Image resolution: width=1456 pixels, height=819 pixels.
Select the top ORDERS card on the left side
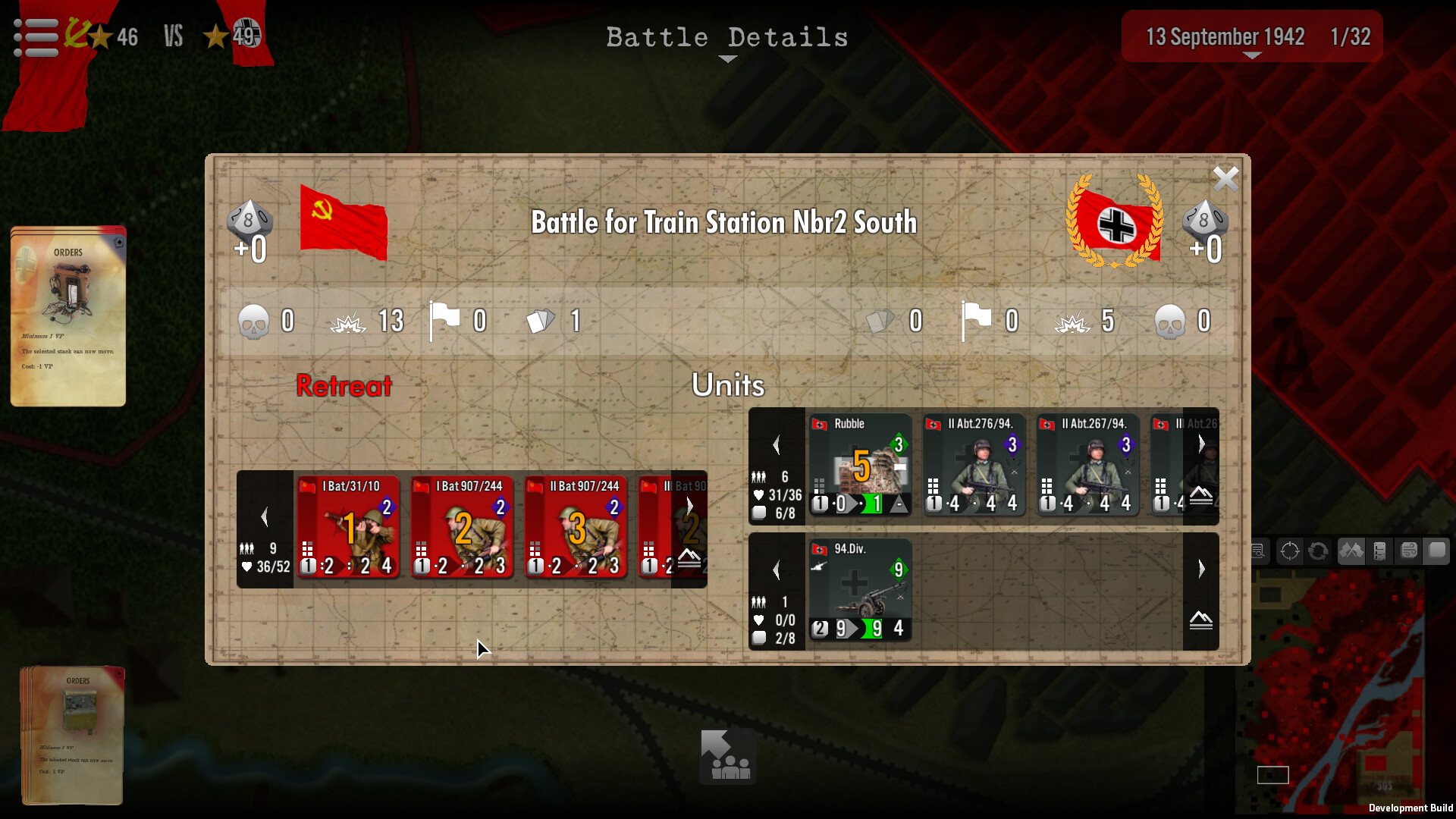[x=67, y=315]
